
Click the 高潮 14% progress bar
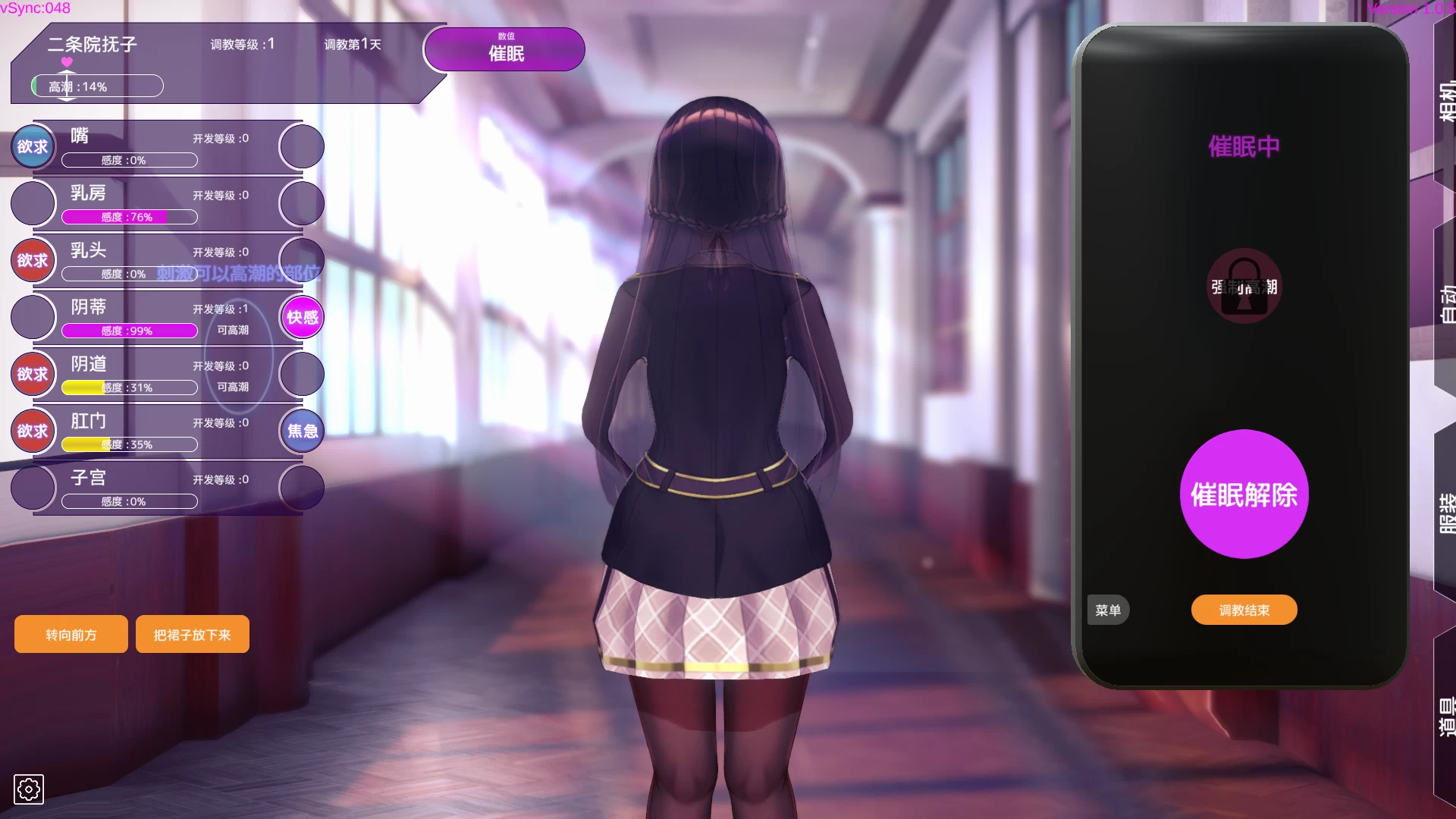[x=97, y=86]
